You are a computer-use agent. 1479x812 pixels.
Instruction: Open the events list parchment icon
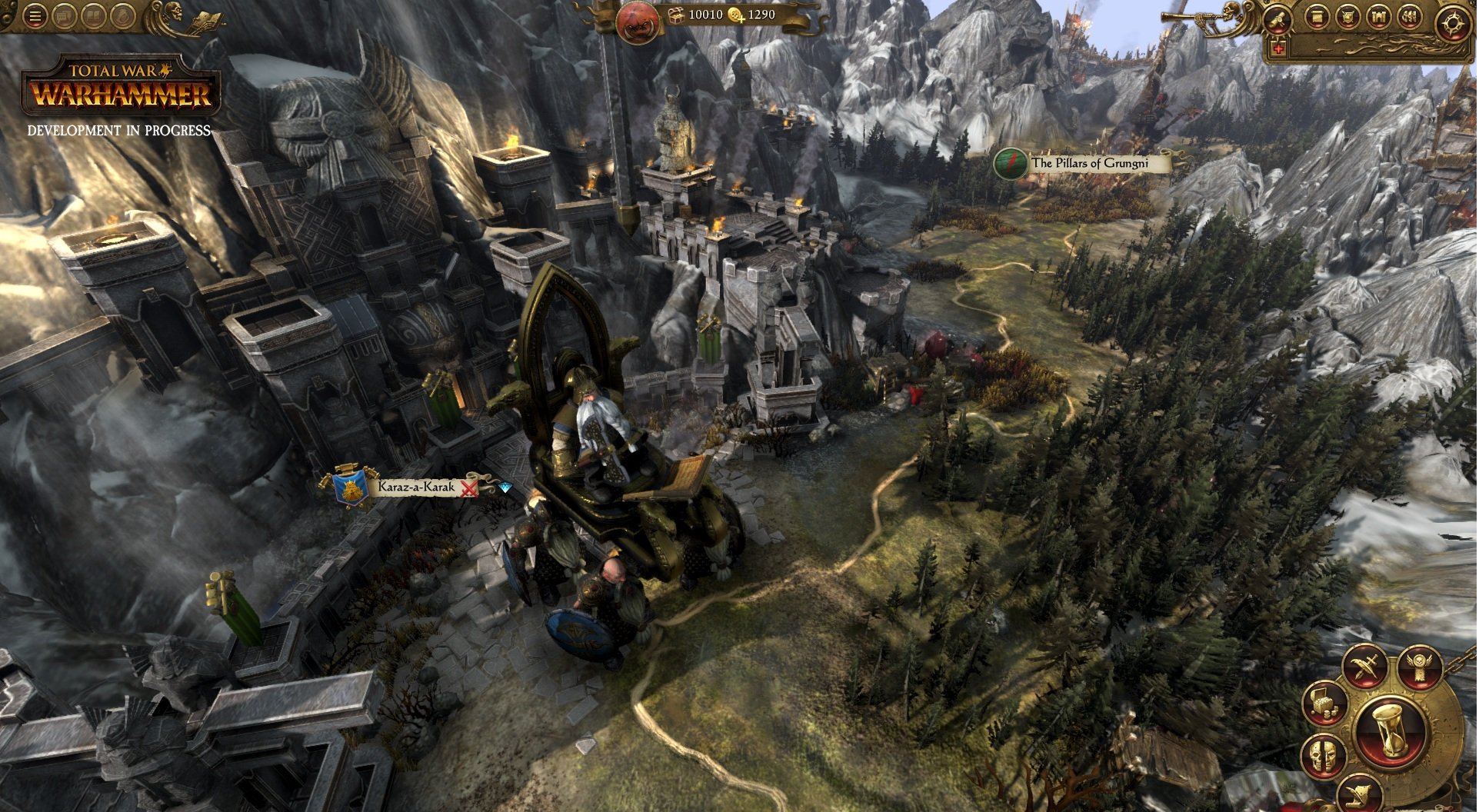click(x=1317, y=17)
